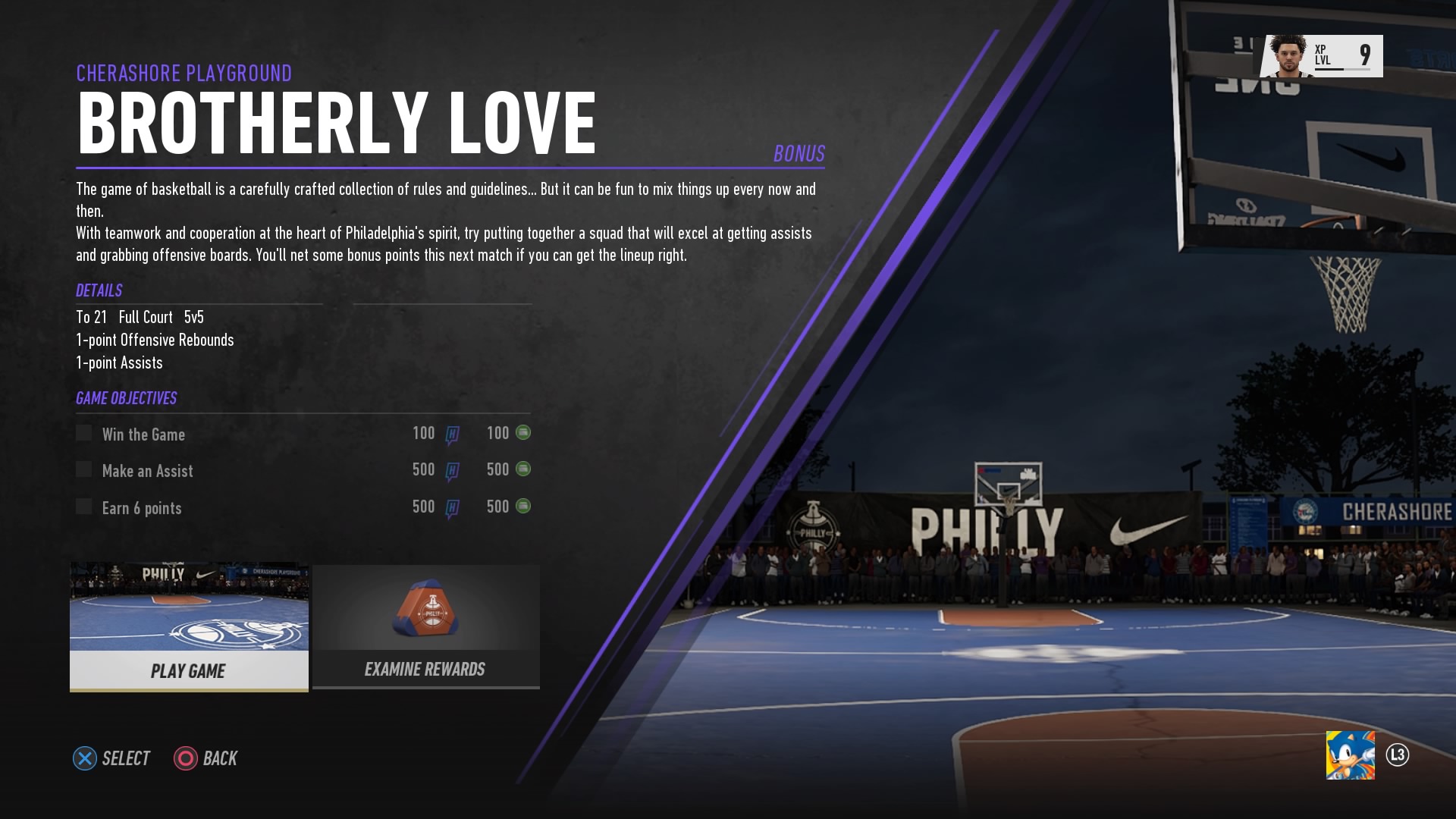Click the H token icon beside Win the Game
Image resolution: width=1456 pixels, height=819 pixels.
tap(451, 433)
